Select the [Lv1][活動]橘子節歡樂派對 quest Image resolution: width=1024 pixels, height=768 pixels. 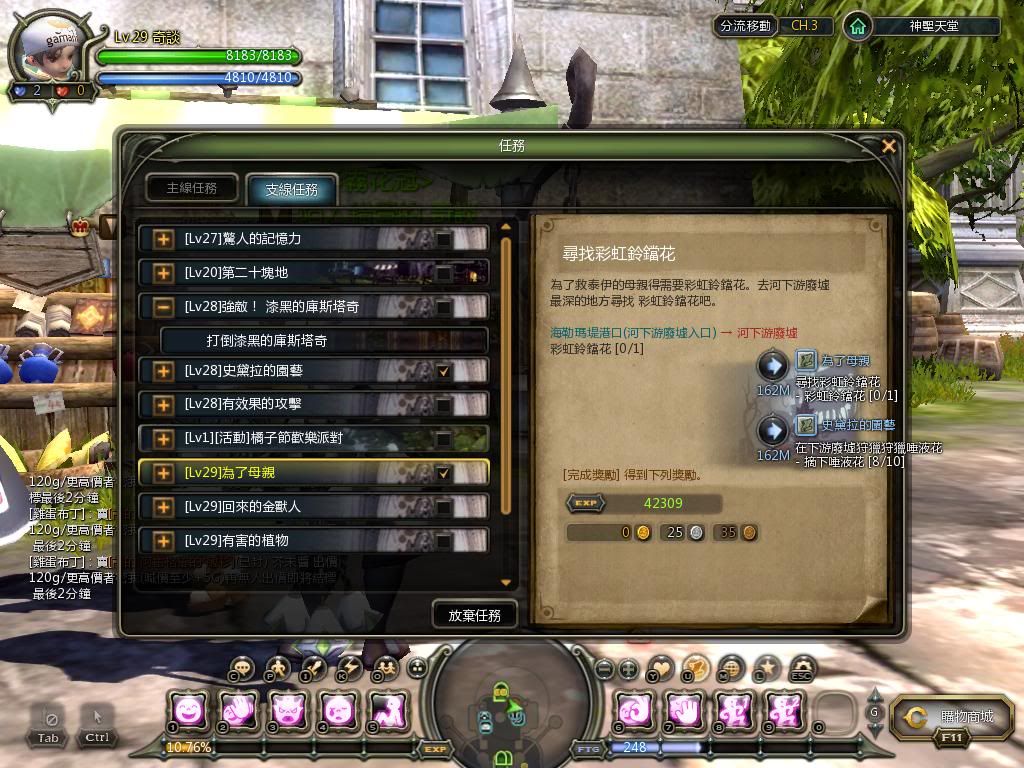coord(300,439)
